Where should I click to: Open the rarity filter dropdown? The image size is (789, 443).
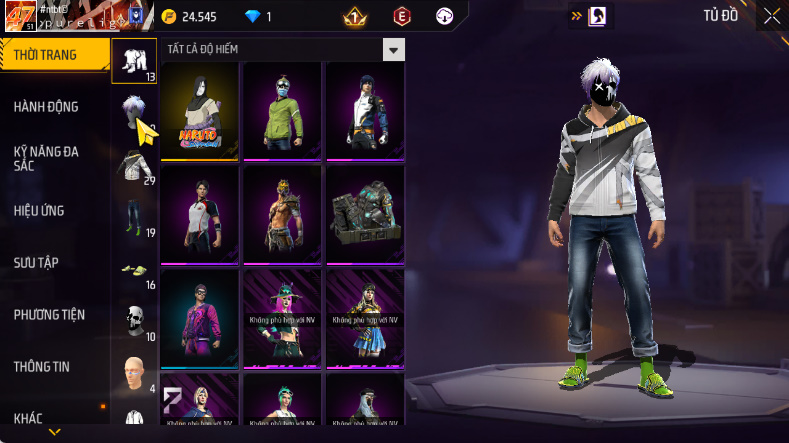[394, 50]
